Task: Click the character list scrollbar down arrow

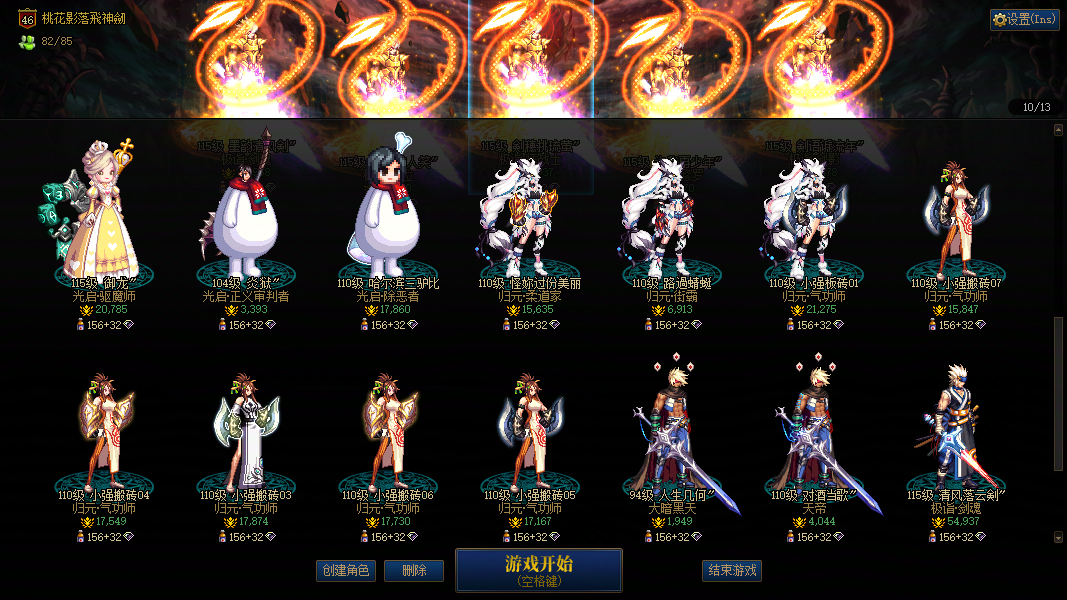Action: click(1059, 537)
